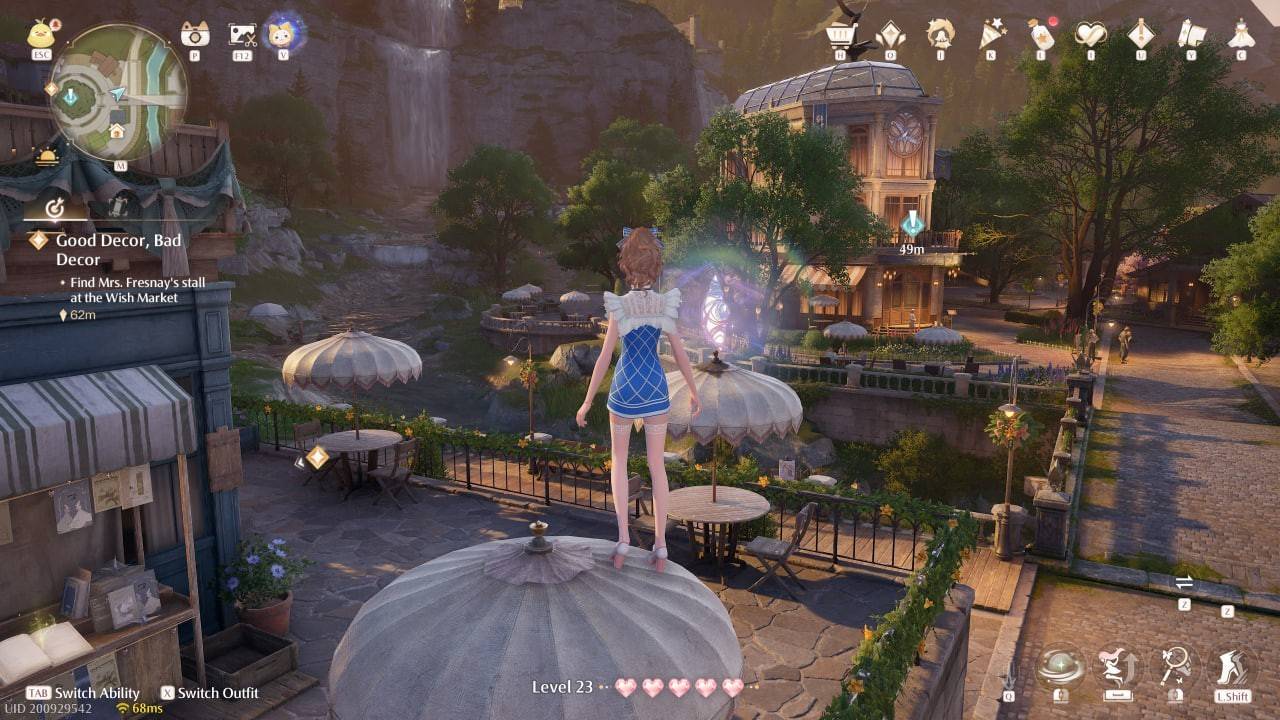Viewport: 1280px width, 720px height.
Task: Select the quest target tracker tab
Action: point(57,207)
